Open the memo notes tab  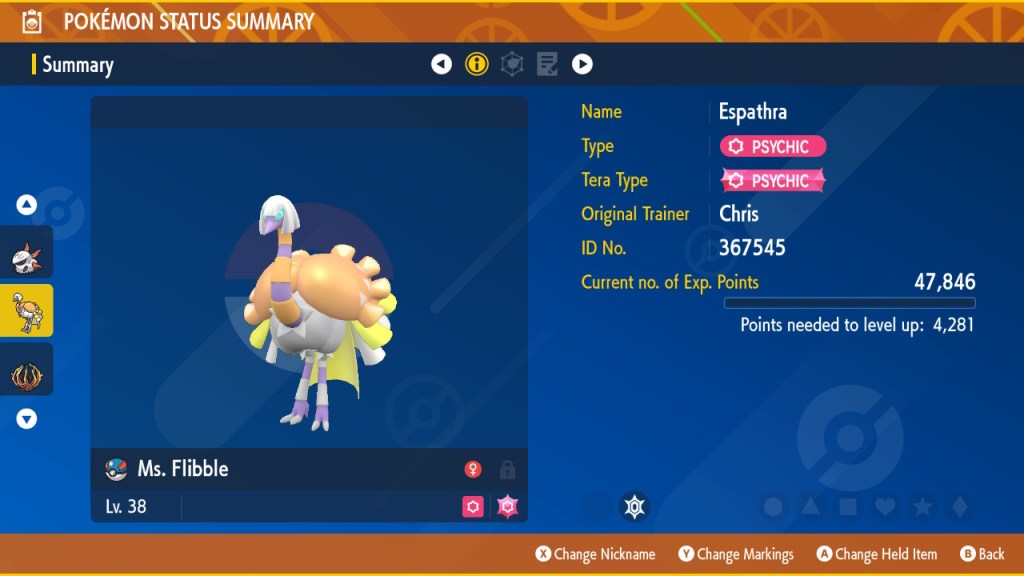pos(547,65)
